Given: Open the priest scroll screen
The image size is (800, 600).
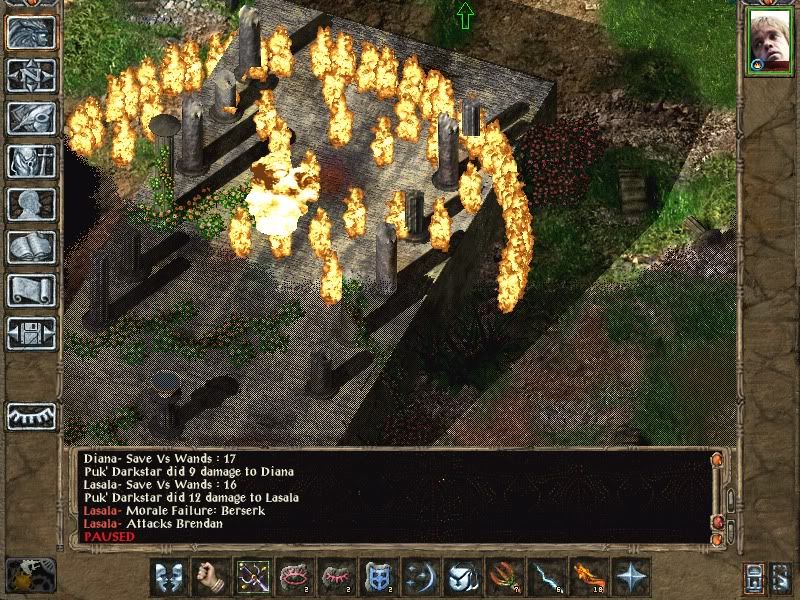Looking at the screenshot, I should click(x=31, y=290).
